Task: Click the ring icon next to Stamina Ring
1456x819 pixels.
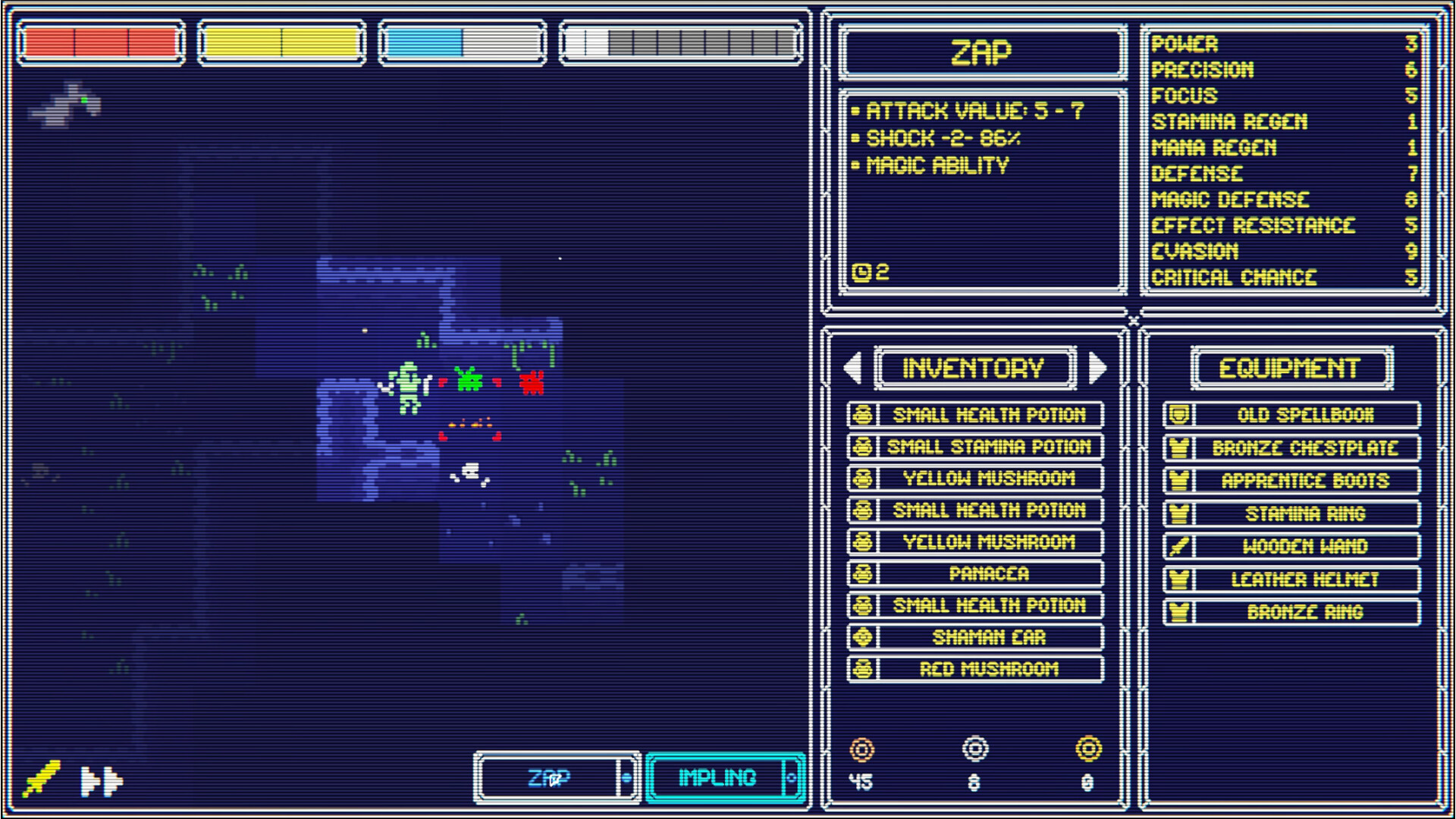Action: click(x=1178, y=513)
